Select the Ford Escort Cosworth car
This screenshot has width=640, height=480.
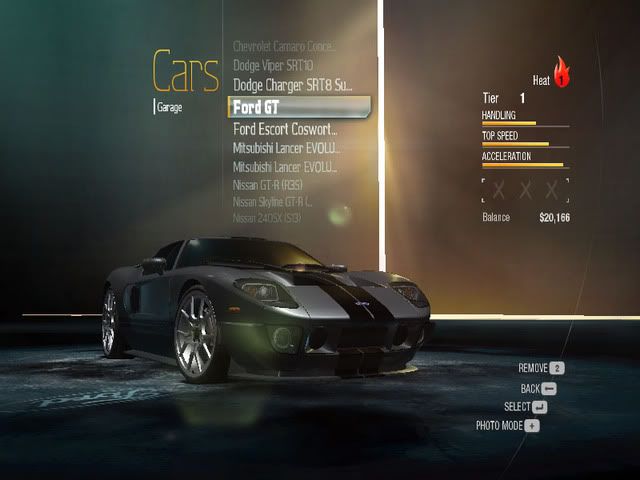(x=285, y=129)
